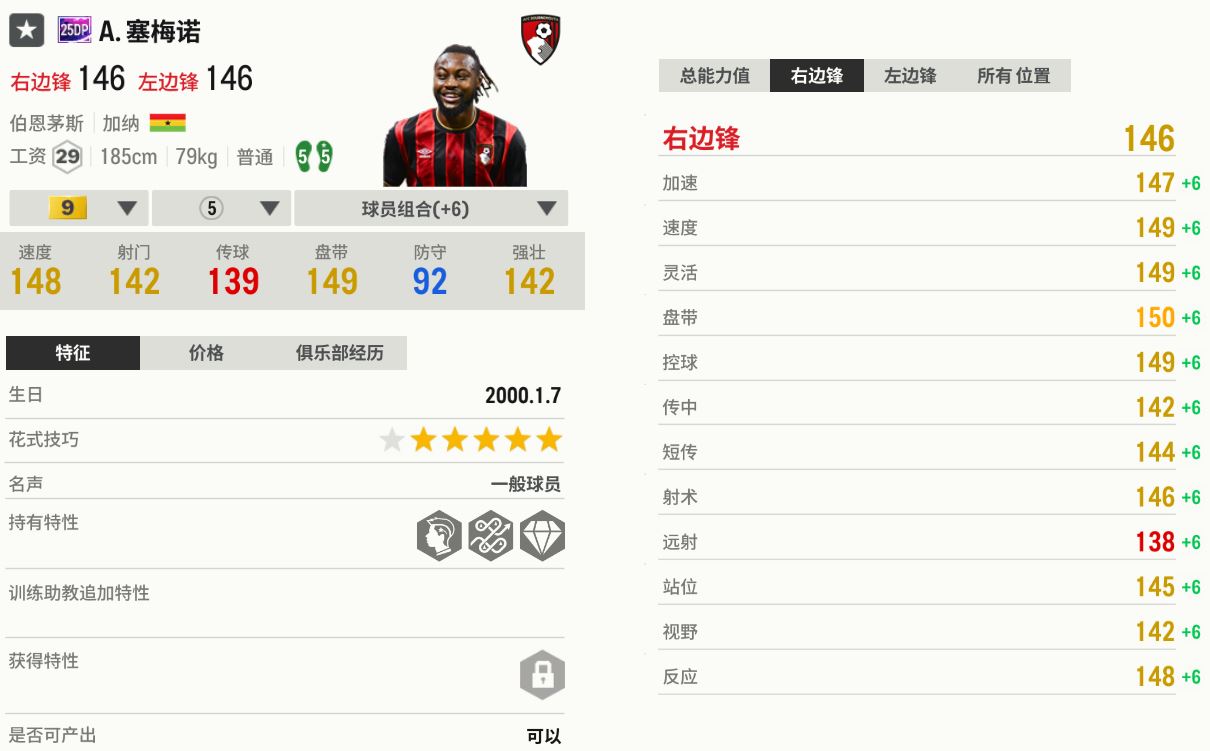Open the 价格 tab
This screenshot has width=1210, height=751.
pos(206,353)
